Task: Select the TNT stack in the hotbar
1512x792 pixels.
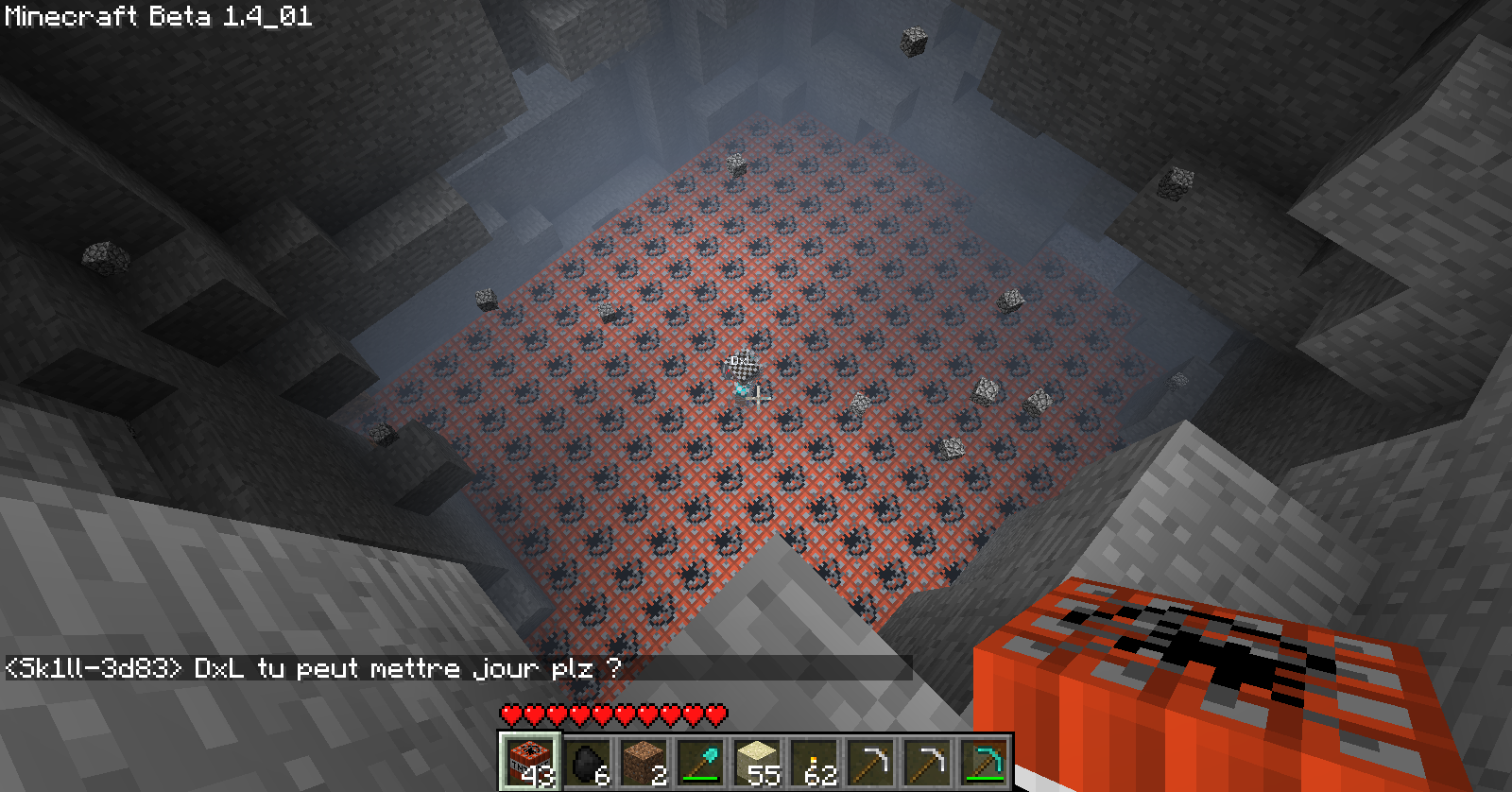Action: 530,761
